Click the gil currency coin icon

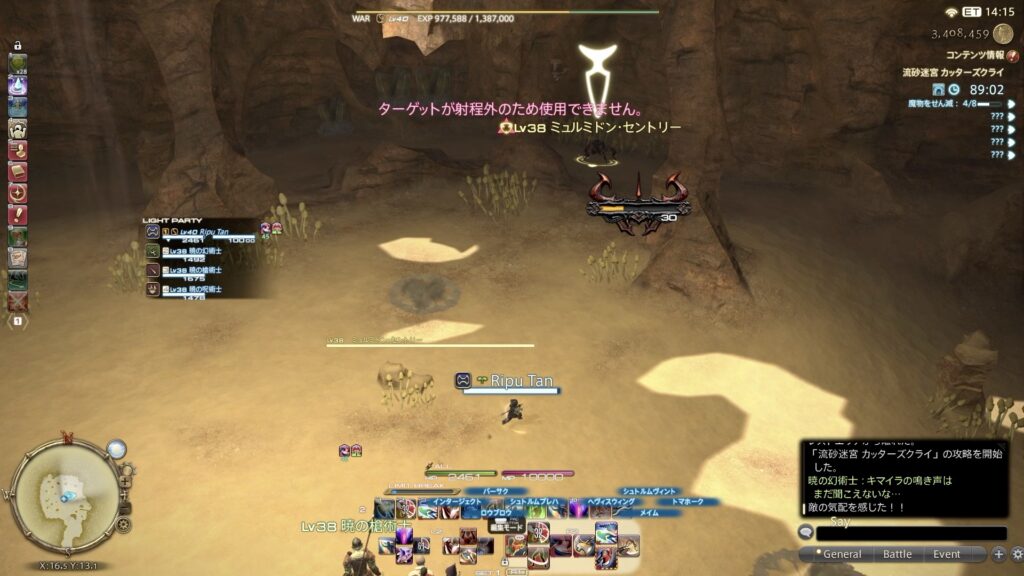(x=1002, y=34)
